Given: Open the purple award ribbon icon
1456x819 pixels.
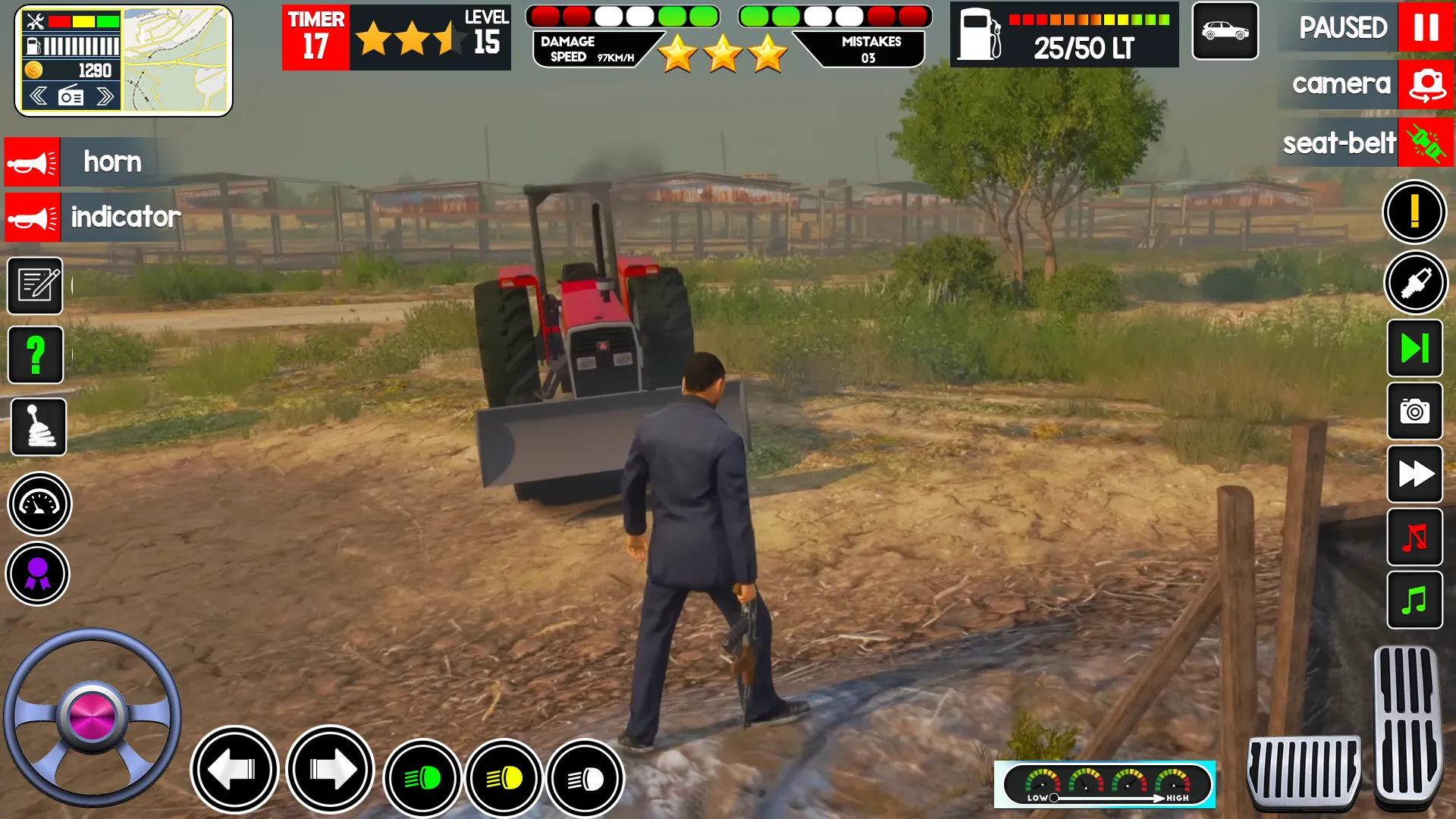Looking at the screenshot, I should tap(38, 574).
